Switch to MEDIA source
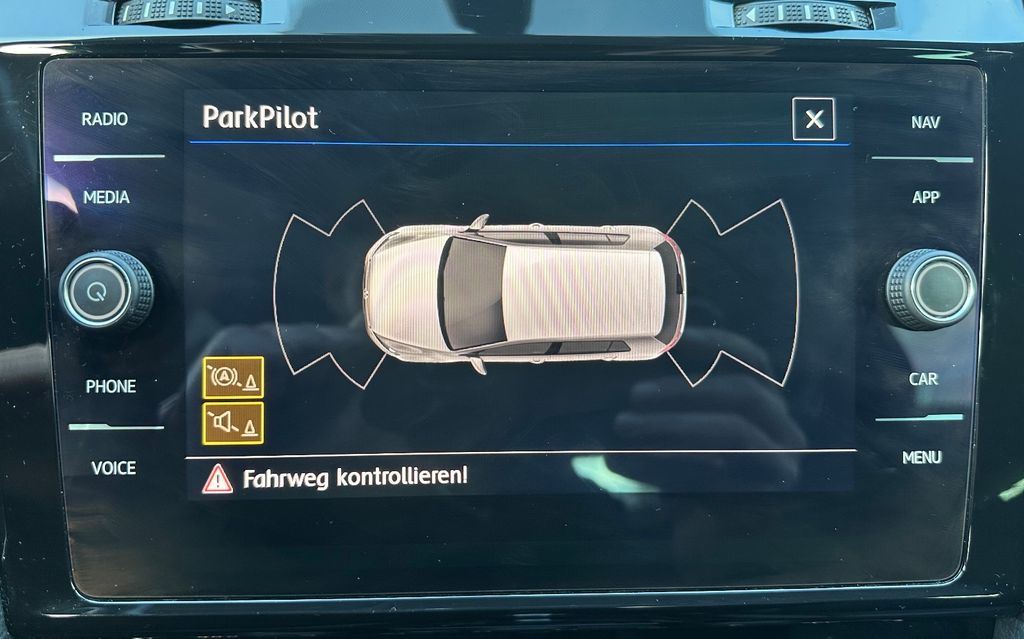 [x=106, y=197]
